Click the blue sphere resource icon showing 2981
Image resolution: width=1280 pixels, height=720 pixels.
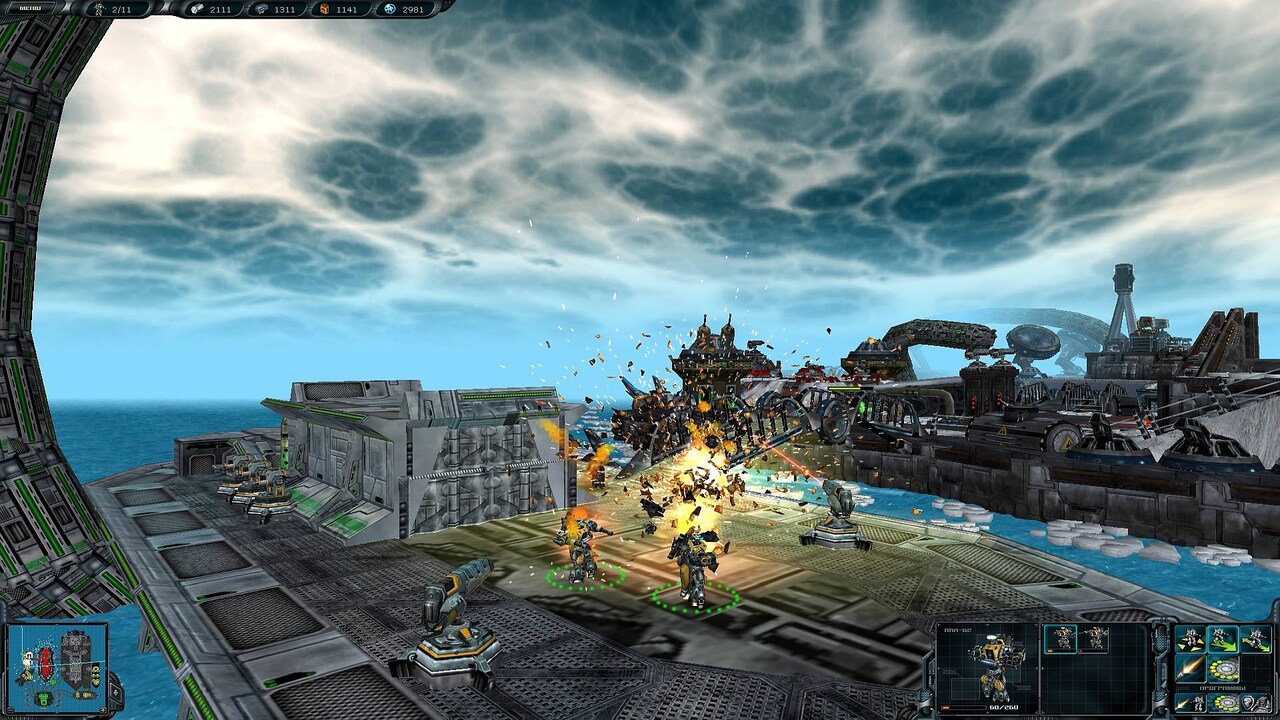pyautogui.click(x=390, y=9)
